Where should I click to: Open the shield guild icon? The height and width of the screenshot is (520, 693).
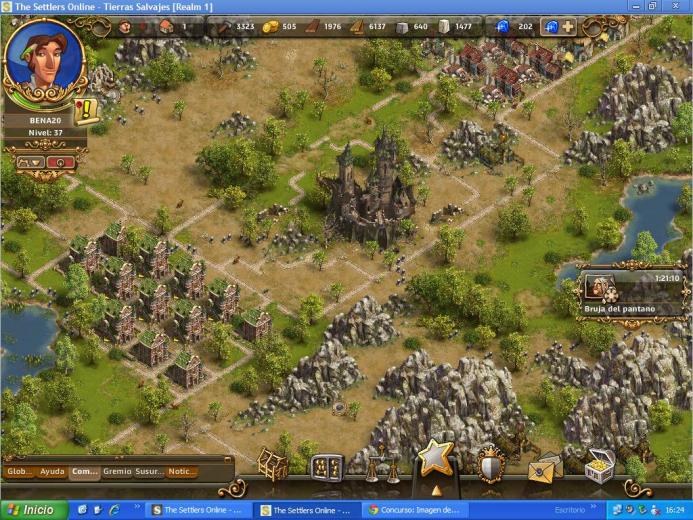(x=490, y=465)
